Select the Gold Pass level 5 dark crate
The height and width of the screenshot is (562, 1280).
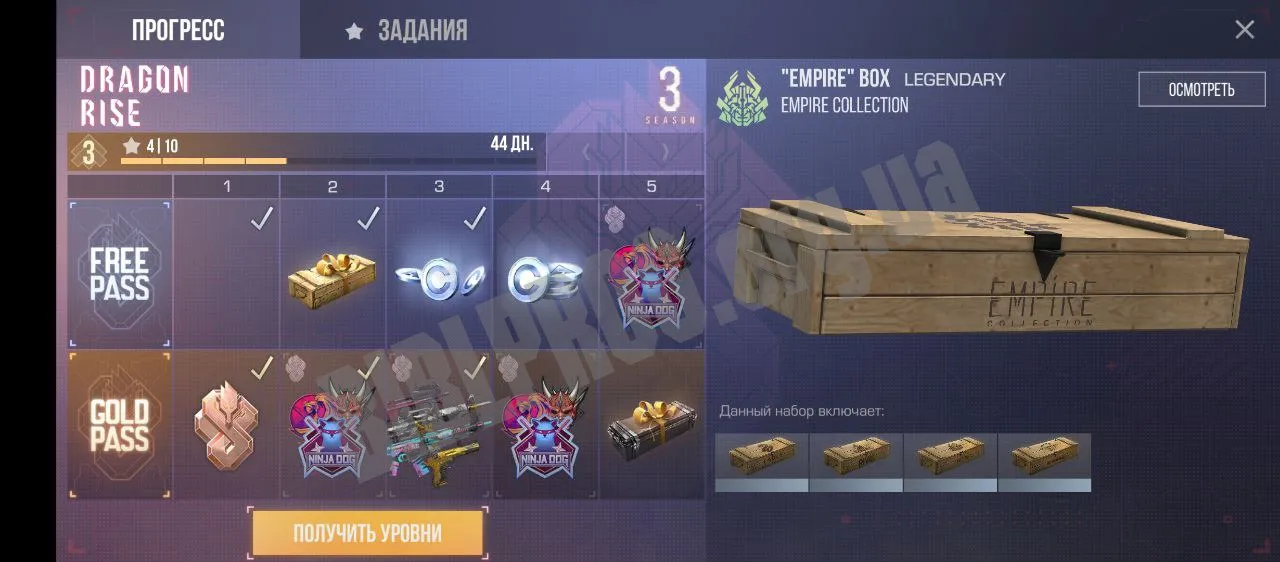click(652, 425)
